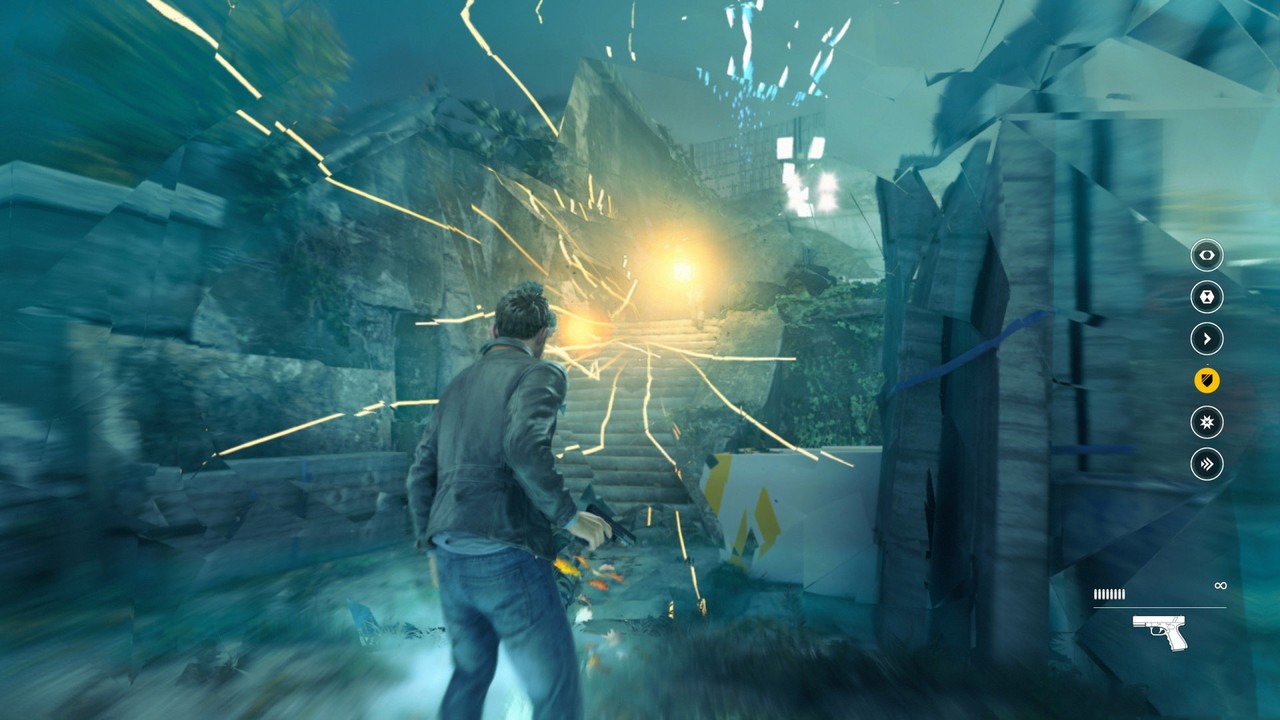Open the weapon panel via the pistol silhouette
Viewport: 1280px width, 720px height.
(1160, 631)
